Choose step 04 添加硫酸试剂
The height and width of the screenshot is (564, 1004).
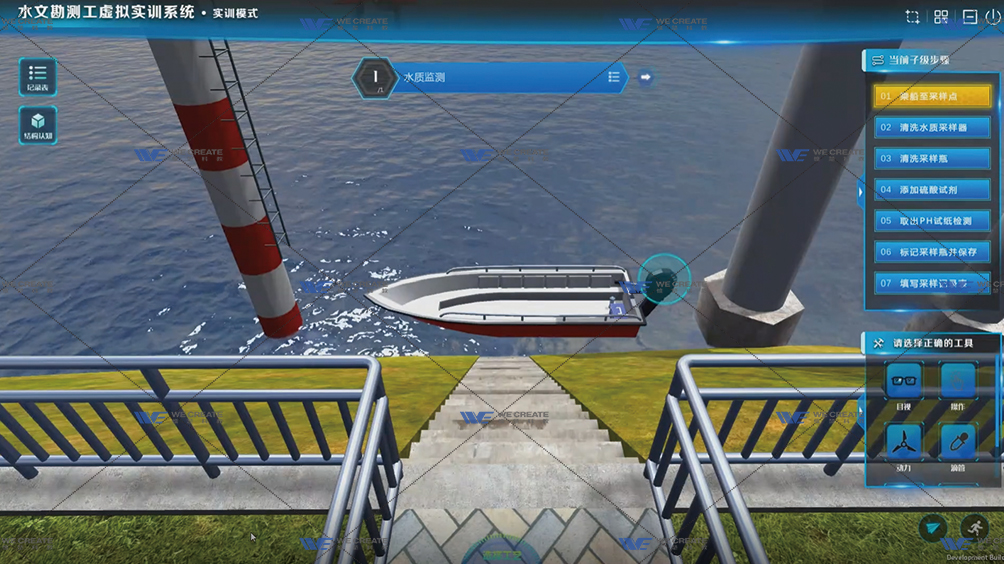click(932, 190)
